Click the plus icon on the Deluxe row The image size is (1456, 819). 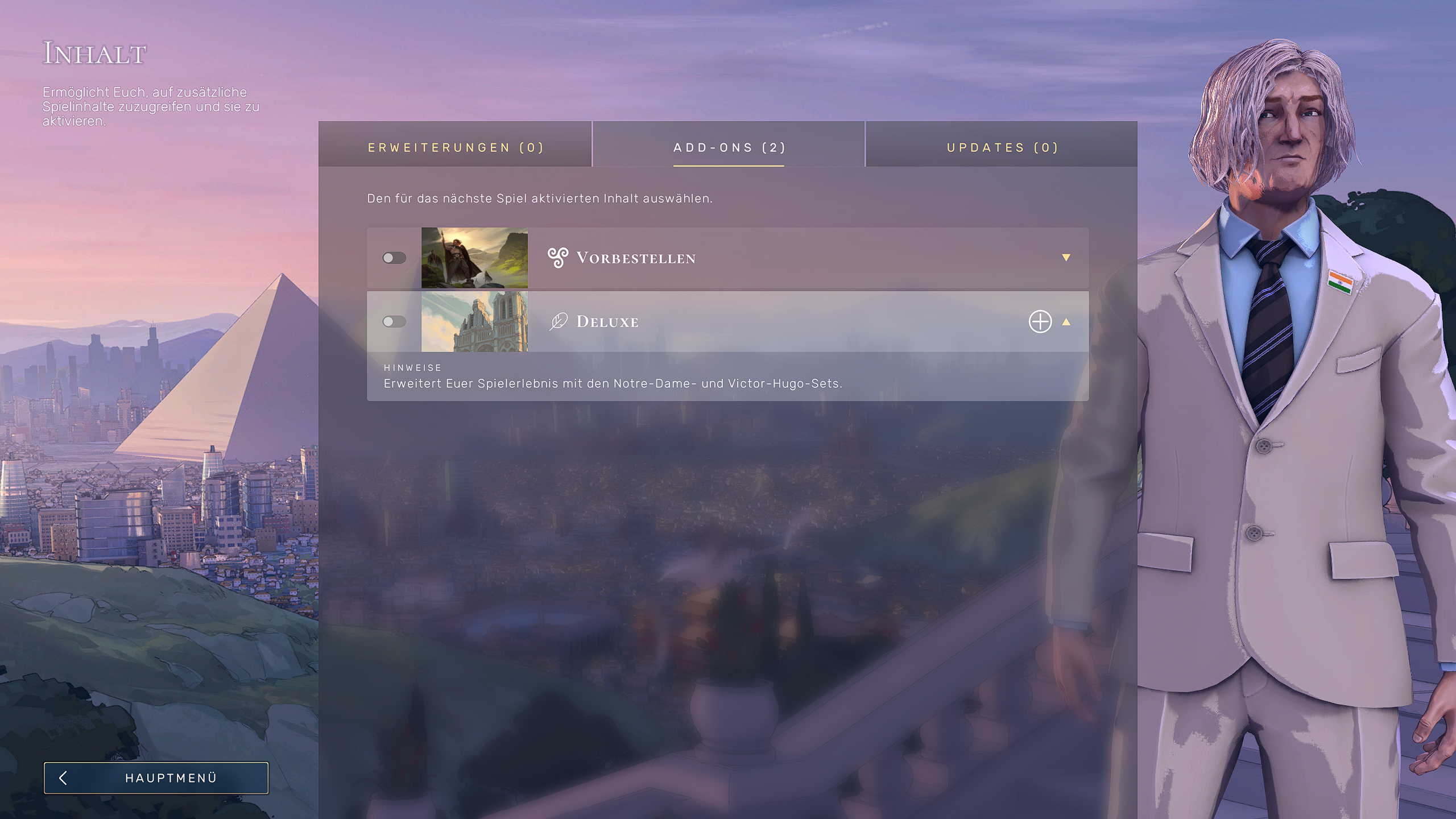(1040, 322)
